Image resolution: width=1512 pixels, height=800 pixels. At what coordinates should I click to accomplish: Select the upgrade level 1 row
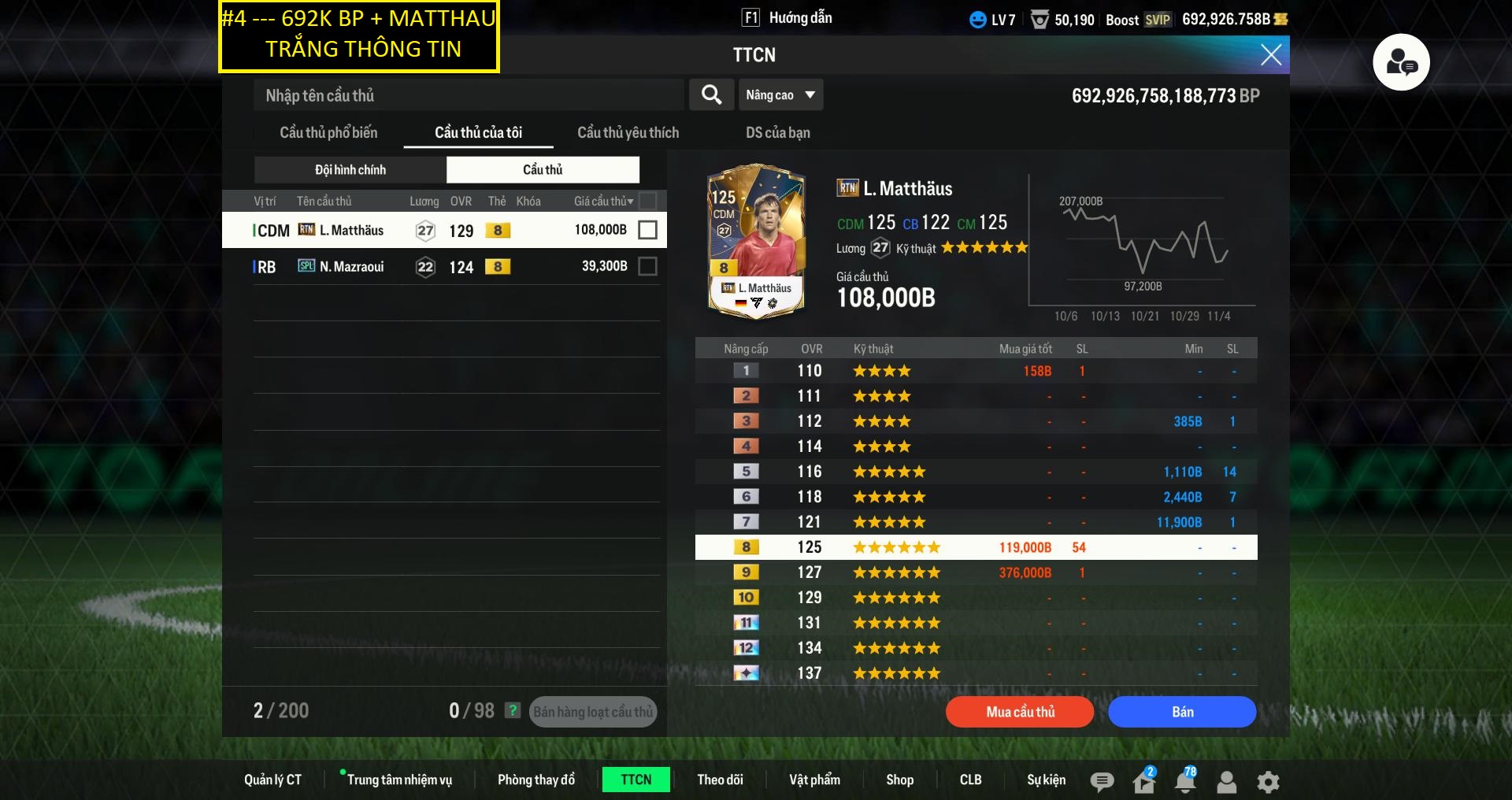[975, 371]
